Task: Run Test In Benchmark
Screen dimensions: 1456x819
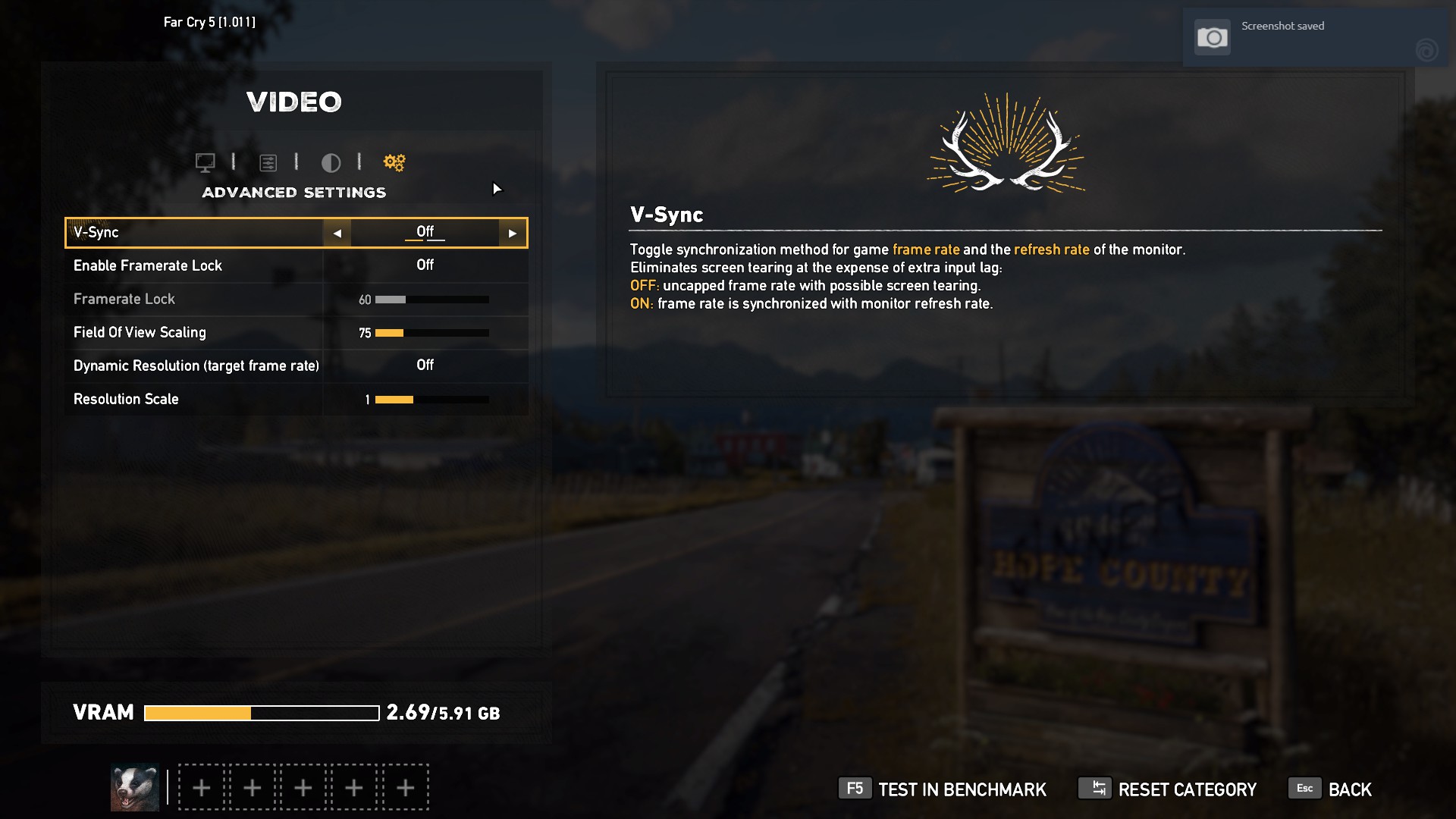Action: (x=942, y=789)
